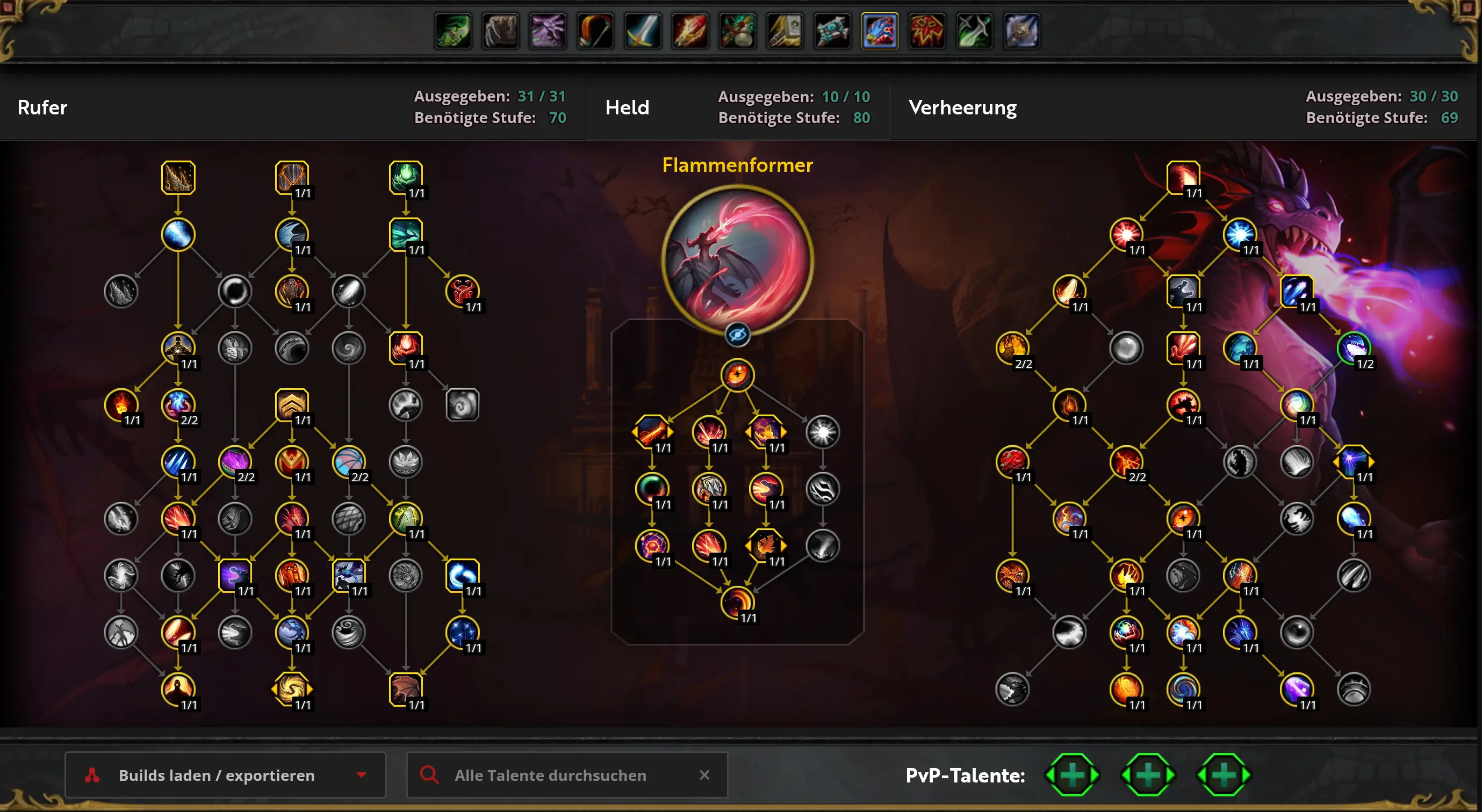The width and height of the screenshot is (1482, 812).
Task: Click the green Expunge talent node
Action: [x=406, y=177]
